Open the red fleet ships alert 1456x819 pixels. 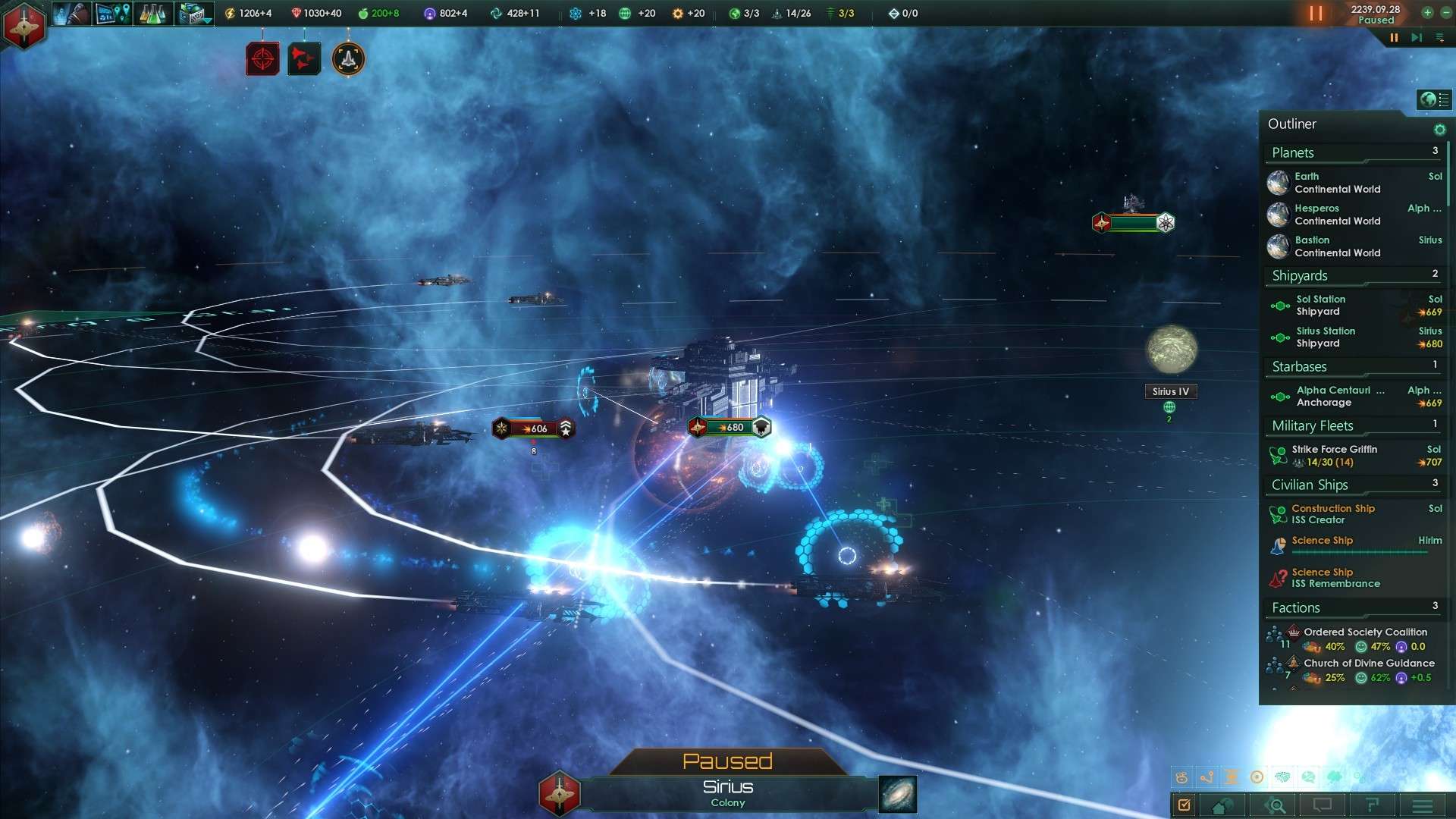(304, 59)
